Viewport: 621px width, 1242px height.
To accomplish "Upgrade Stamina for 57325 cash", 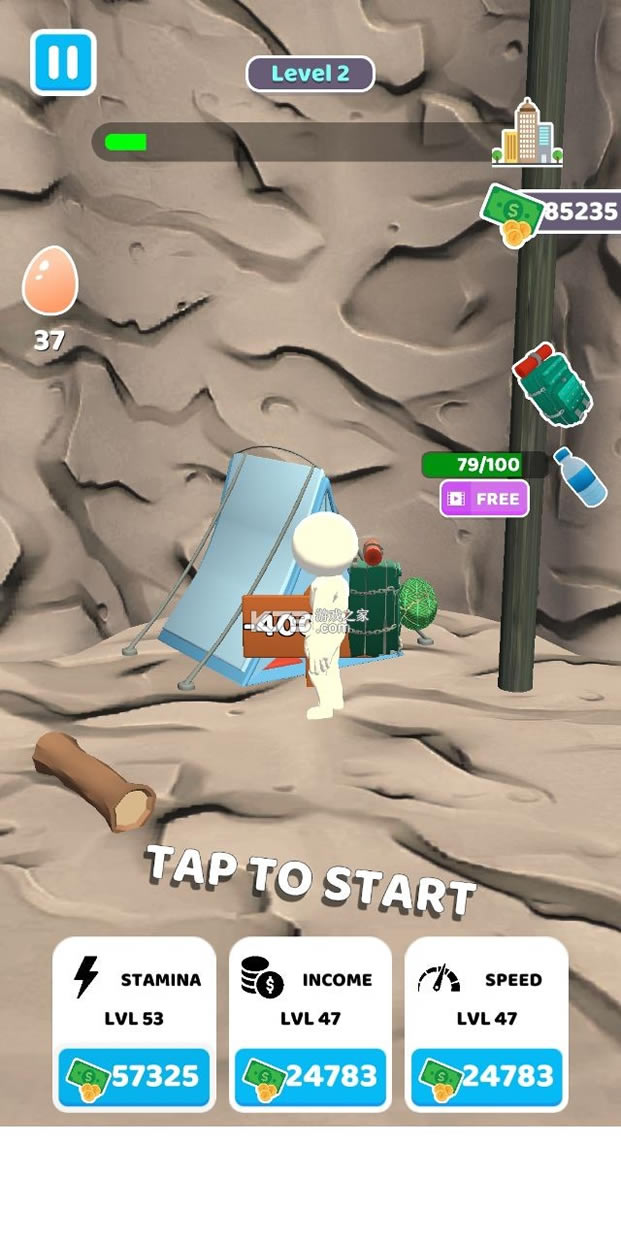I will tap(134, 1077).
